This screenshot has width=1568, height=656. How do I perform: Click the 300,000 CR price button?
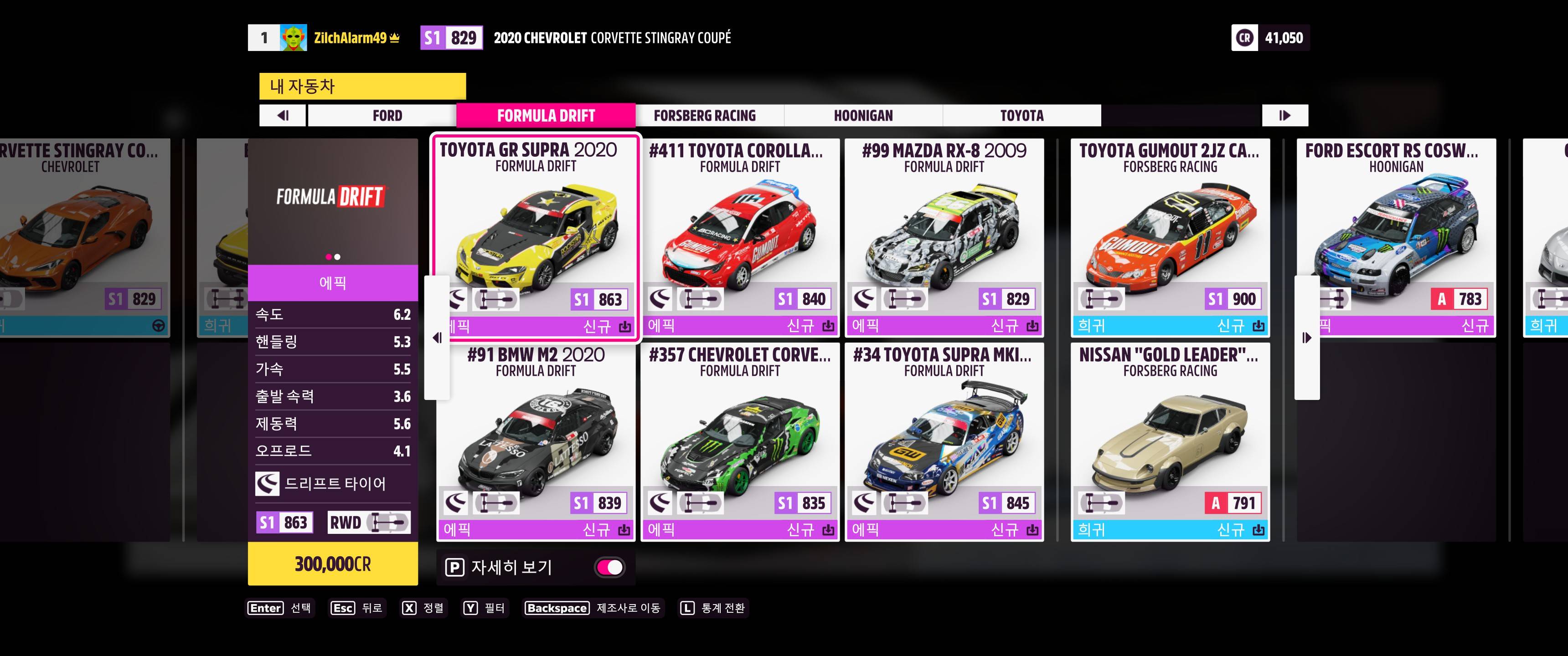tap(332, 564)
